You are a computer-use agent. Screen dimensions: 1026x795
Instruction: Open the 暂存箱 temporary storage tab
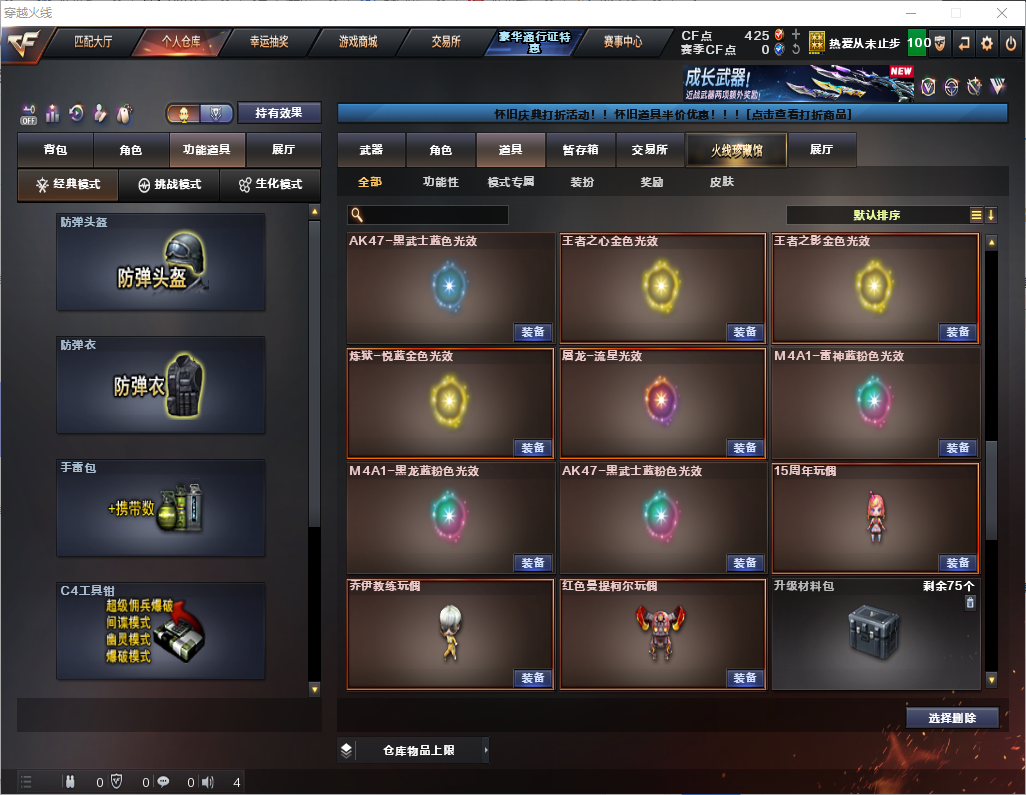(581, 150)
